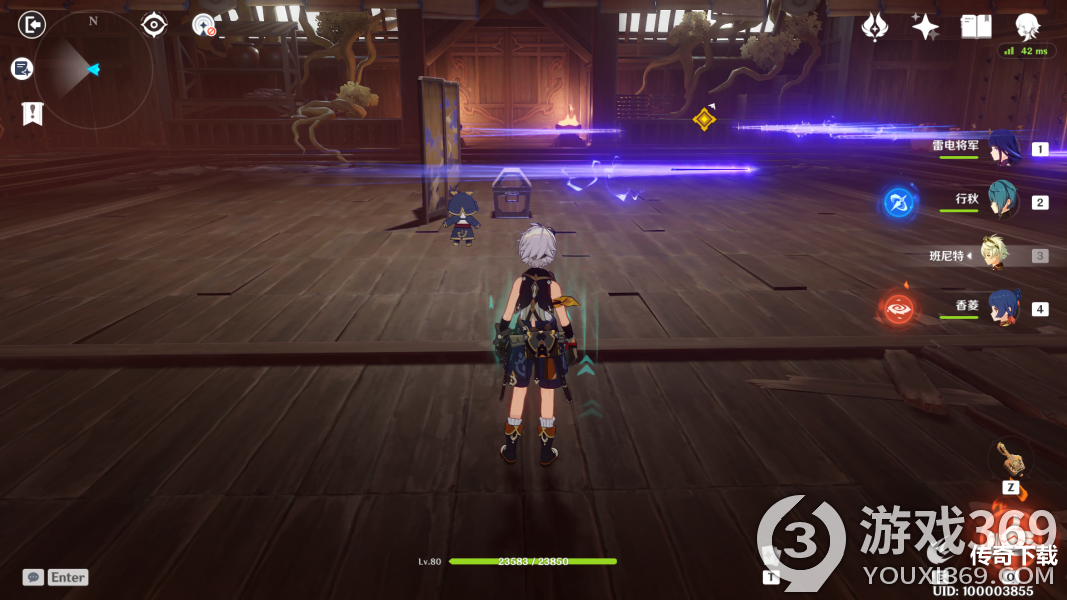This screenshot has height=600, width=1067.
Task: Use the golden gadget item icon
Action: click(x=1010, y=459)
